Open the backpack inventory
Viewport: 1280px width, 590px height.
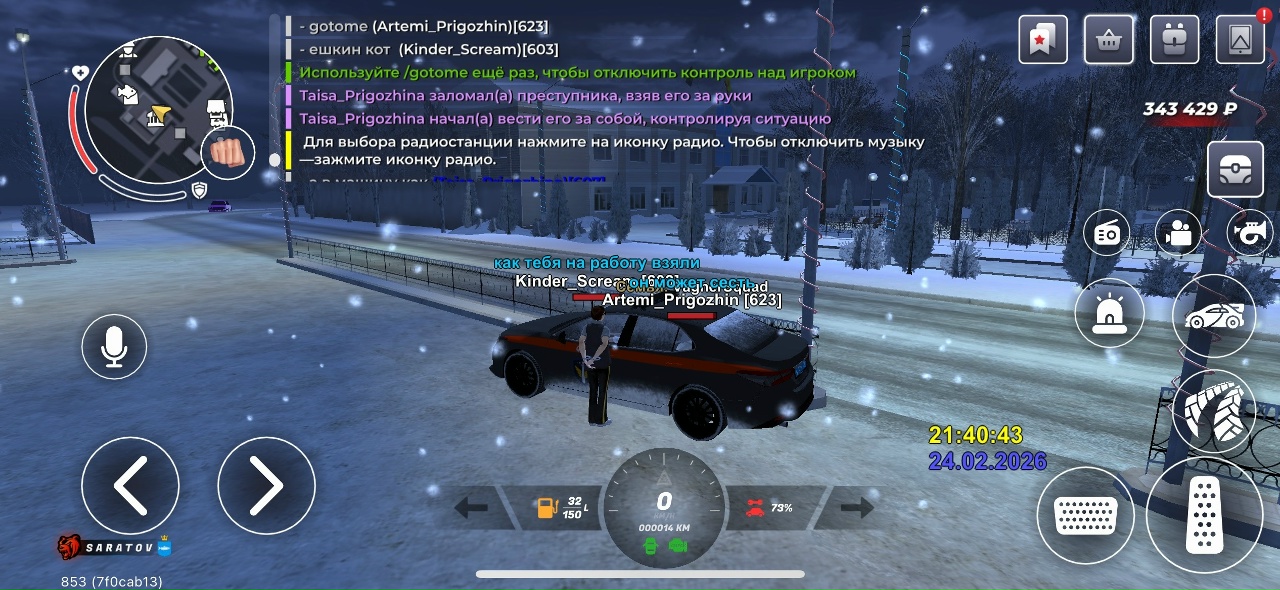tap(1175, 40)
